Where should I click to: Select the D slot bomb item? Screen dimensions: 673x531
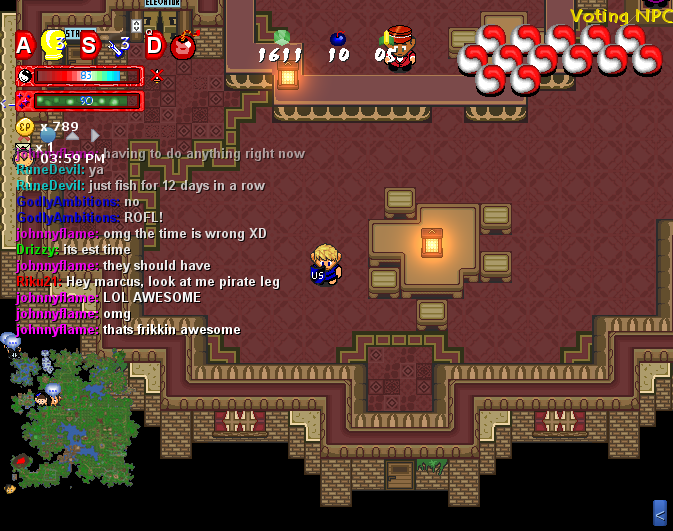coord(183,45)
